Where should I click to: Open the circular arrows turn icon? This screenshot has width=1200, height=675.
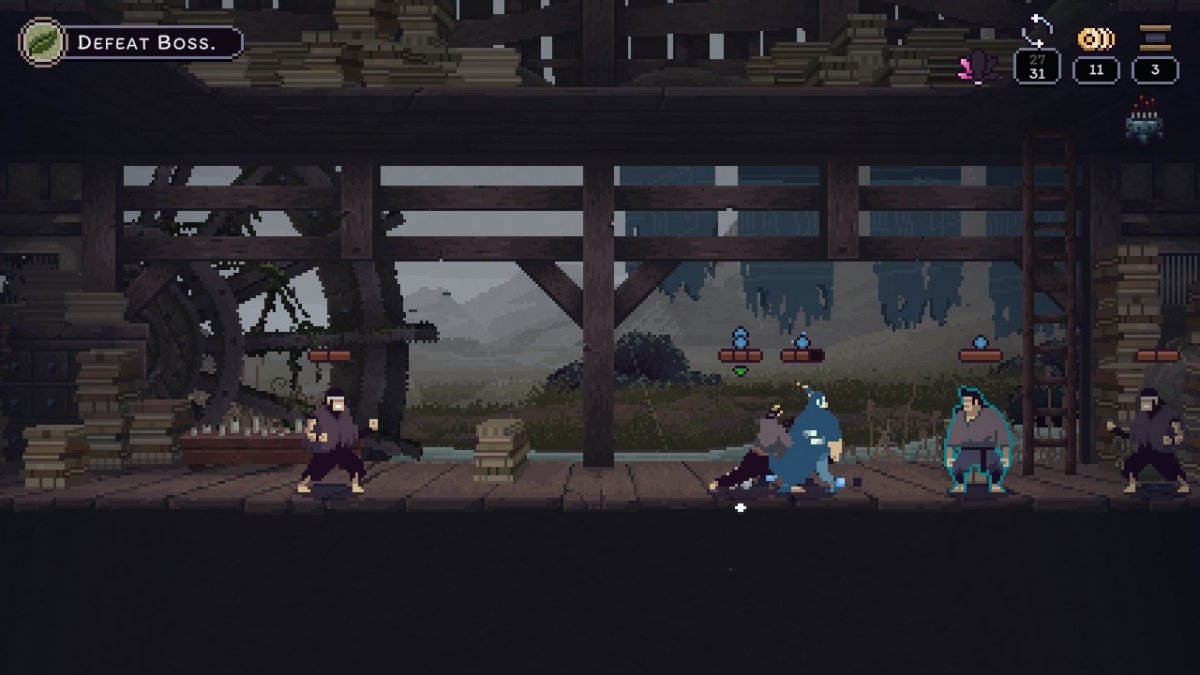[1036, 32]
